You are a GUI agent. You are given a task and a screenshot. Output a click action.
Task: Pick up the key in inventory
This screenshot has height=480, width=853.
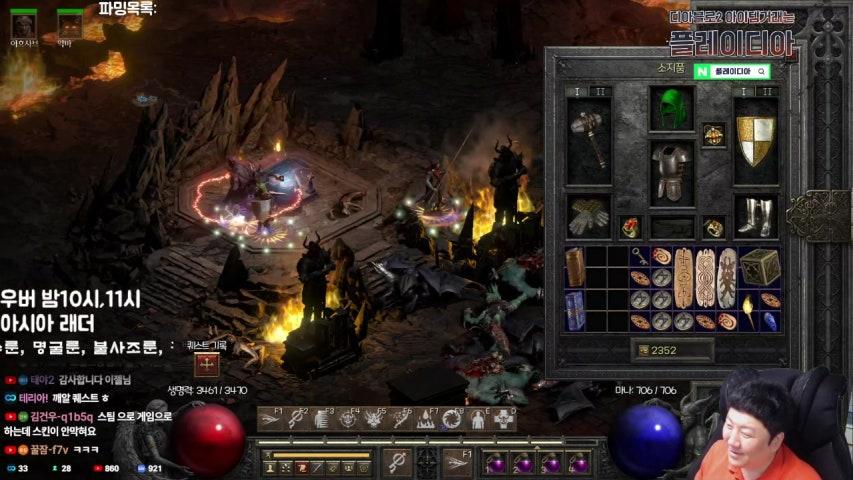[x=639, y=256]
